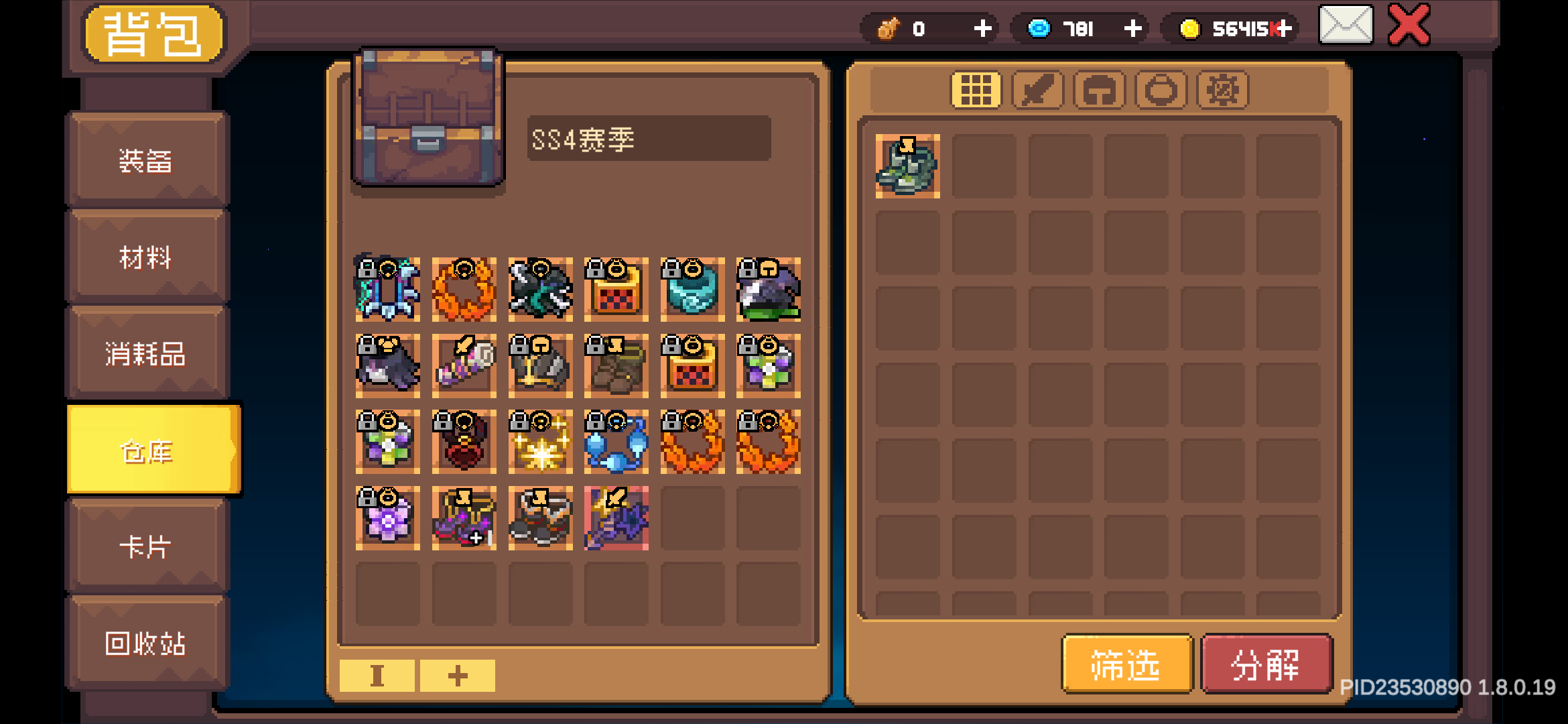This screenshot has width=1568, height=724.
Task: Select the all-items grid filter
Action: [x=976, y=89]
